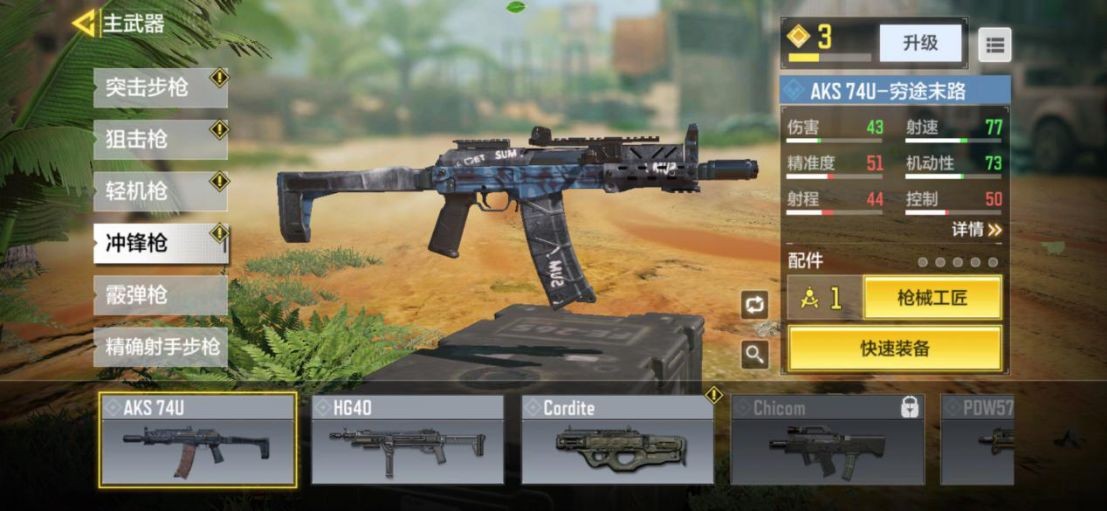1107x511 pixels.
Task: Choose the HG40 weapon card
Action: click(x=407, y=439)
